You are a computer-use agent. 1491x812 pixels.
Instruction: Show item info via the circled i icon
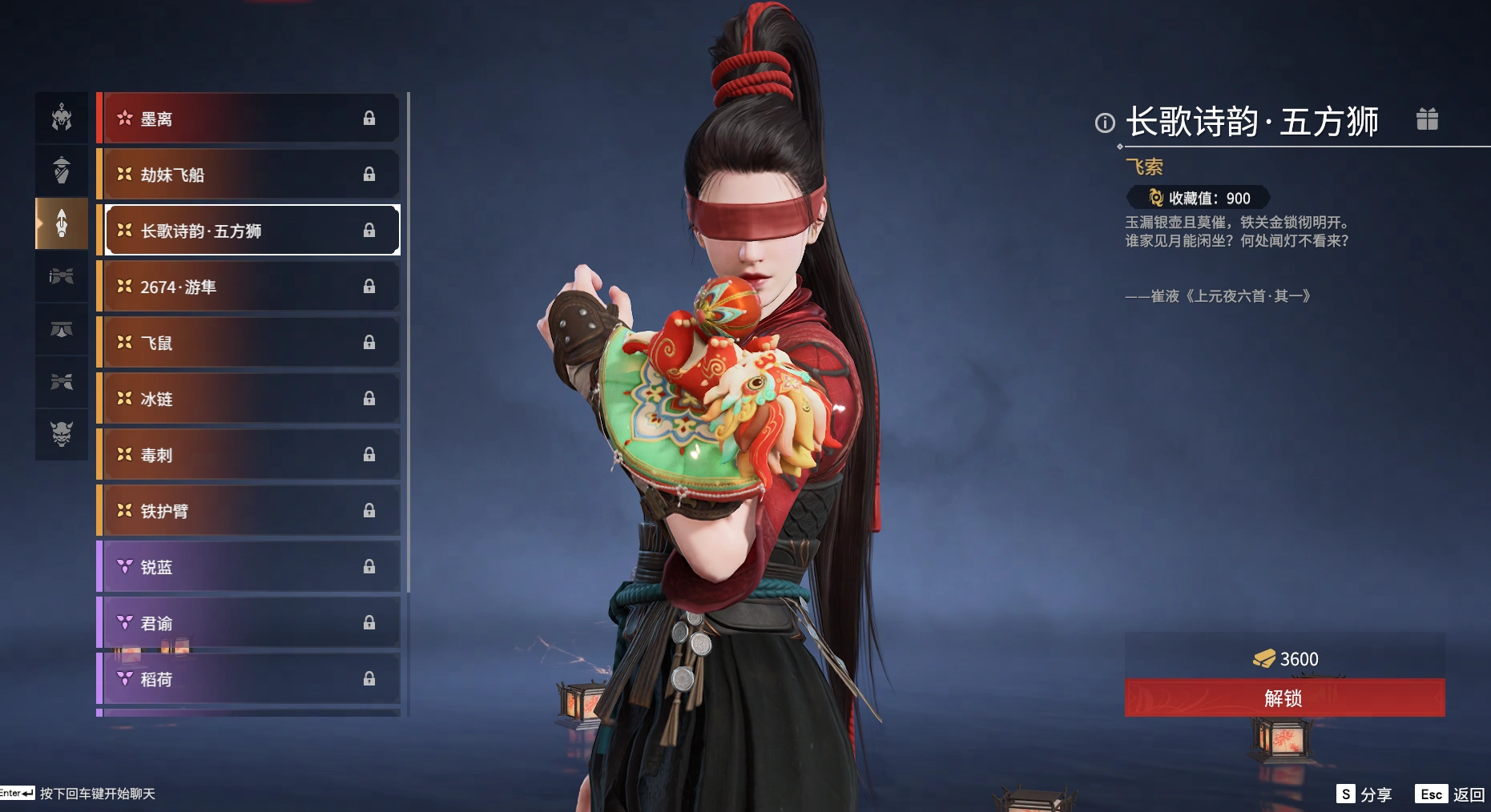tap(1105, 123)
